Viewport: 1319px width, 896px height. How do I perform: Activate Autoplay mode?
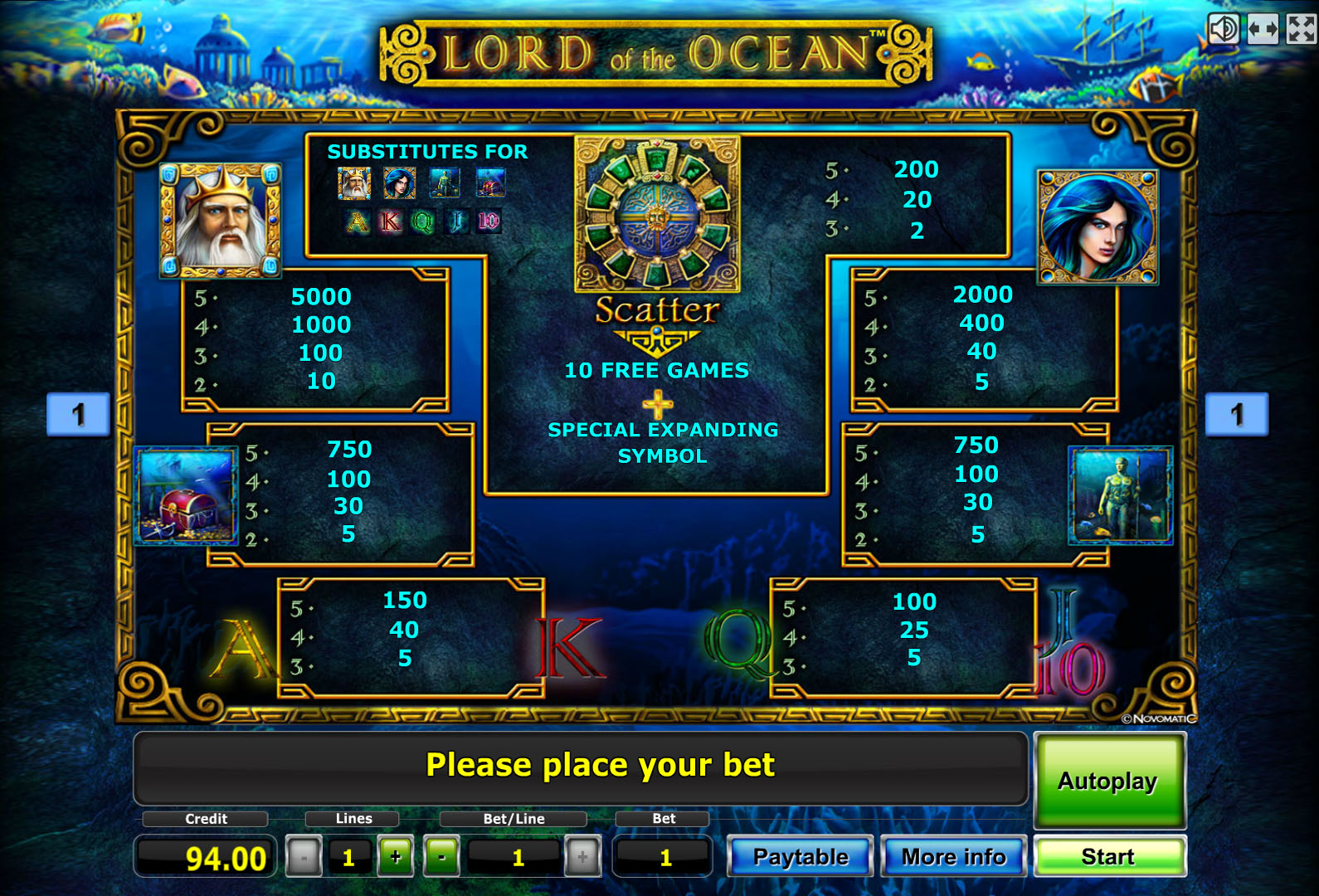[1108, 781]
